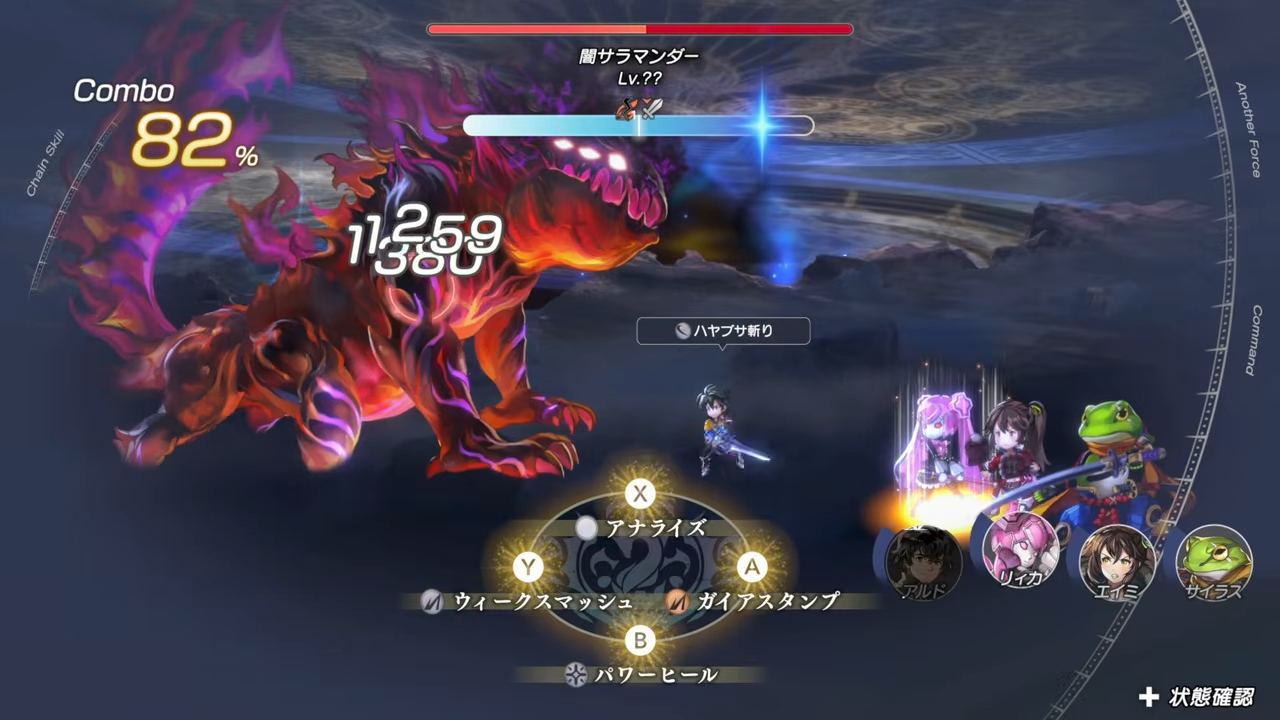Activate the A button for ガイアスタンプ
Image resolution: width=1280 pixels, height=720 pixels.
tap(752, 568)
